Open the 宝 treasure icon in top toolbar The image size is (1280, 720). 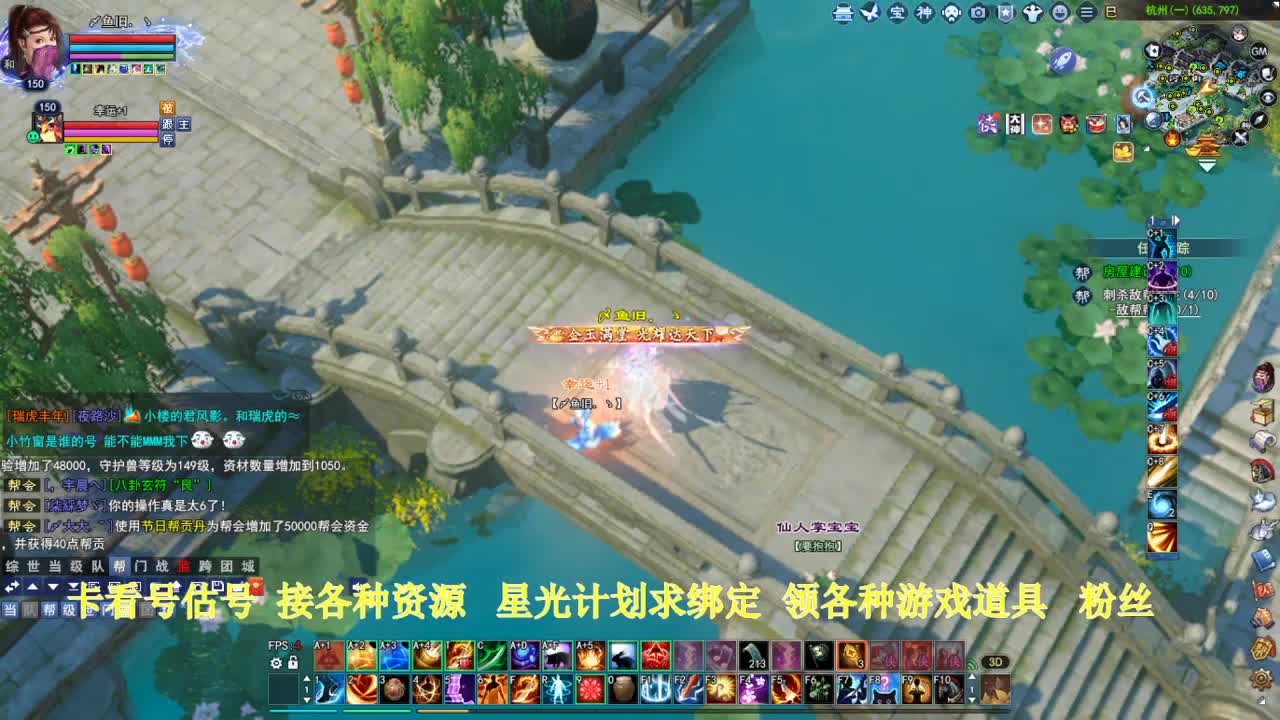click(x=895, y=14)
